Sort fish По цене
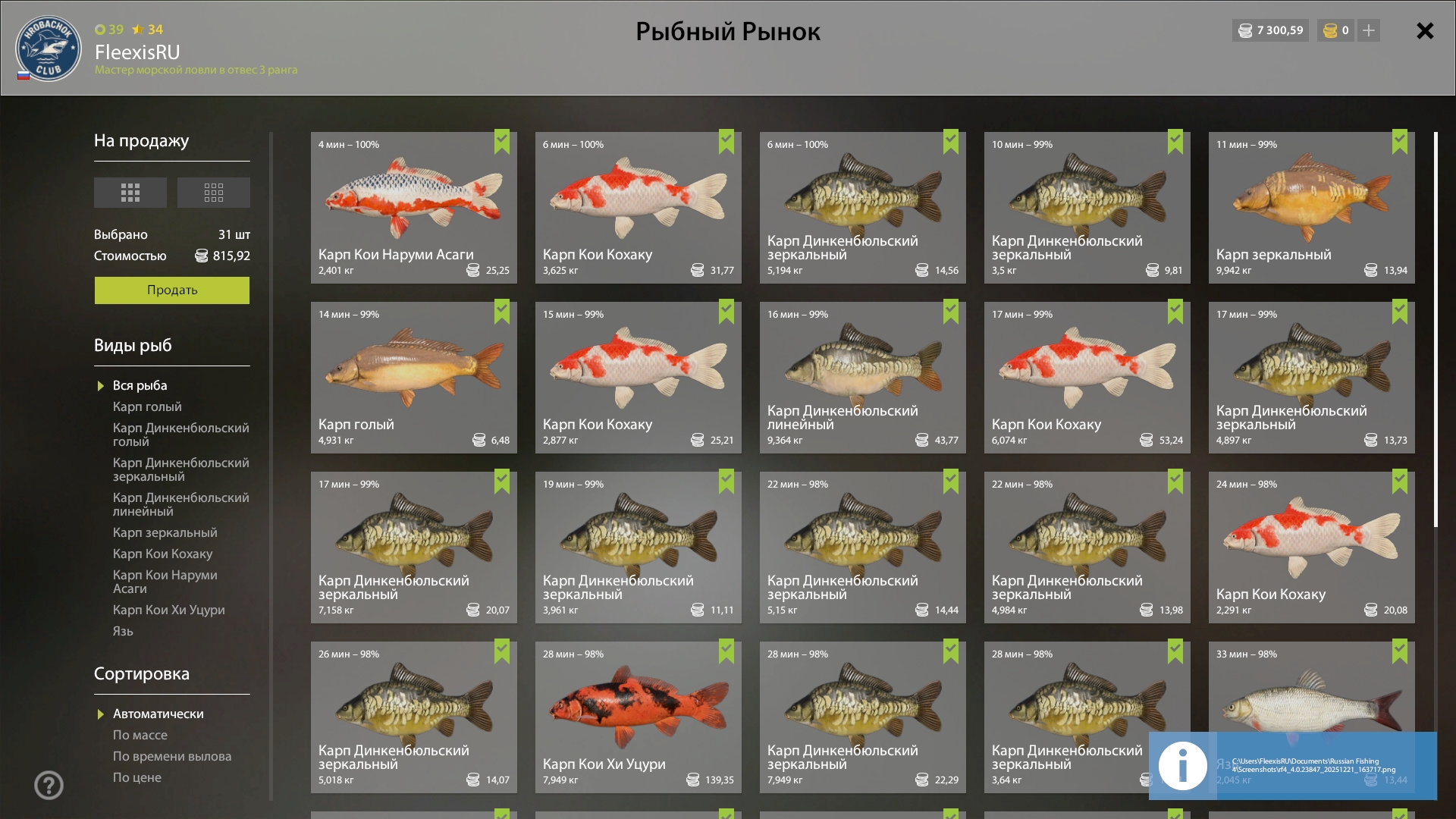The width and height of the screenshot is (1456, 819). pyautogui.click(x=136, y=778)
